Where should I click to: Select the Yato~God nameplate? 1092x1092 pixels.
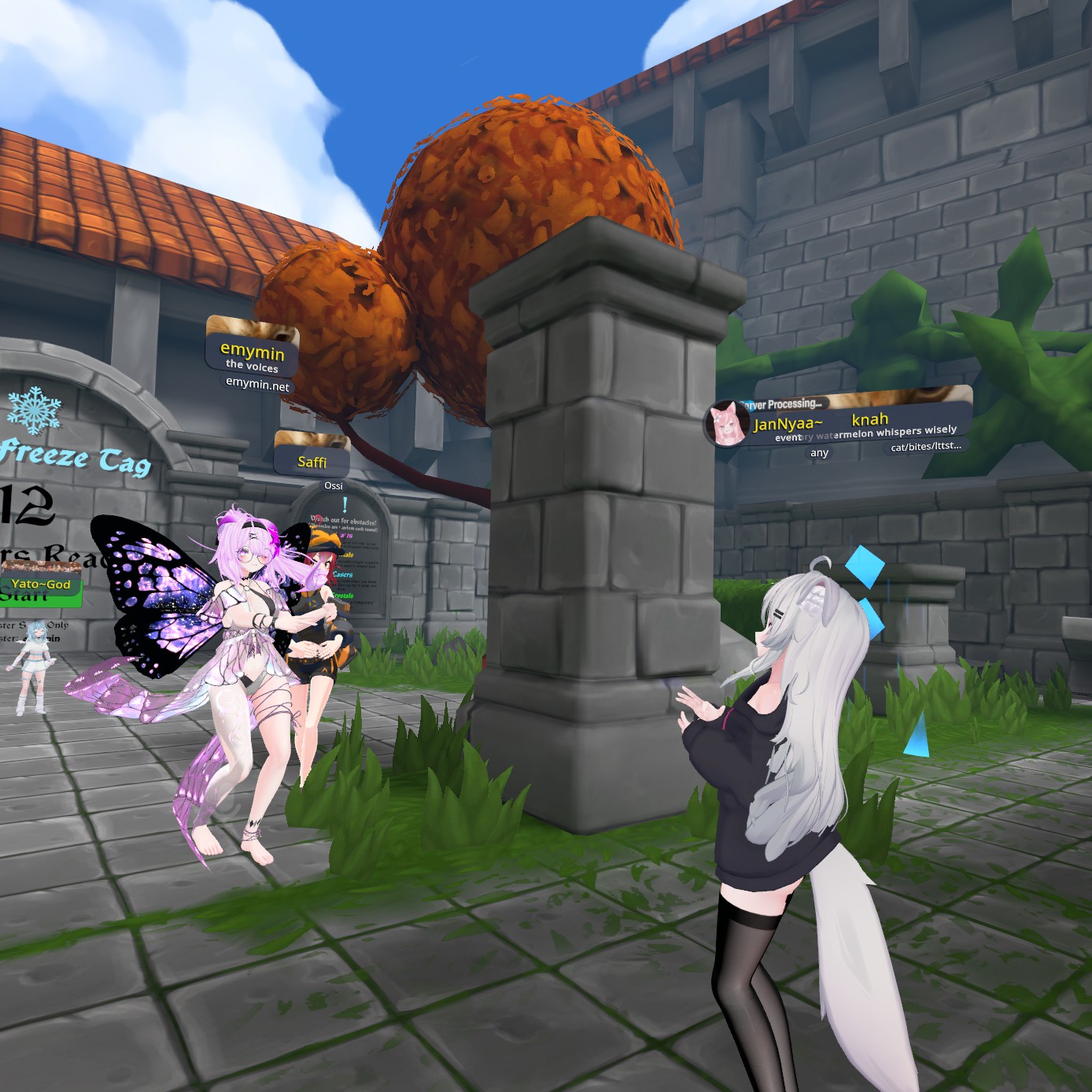[x=41, y=584]
